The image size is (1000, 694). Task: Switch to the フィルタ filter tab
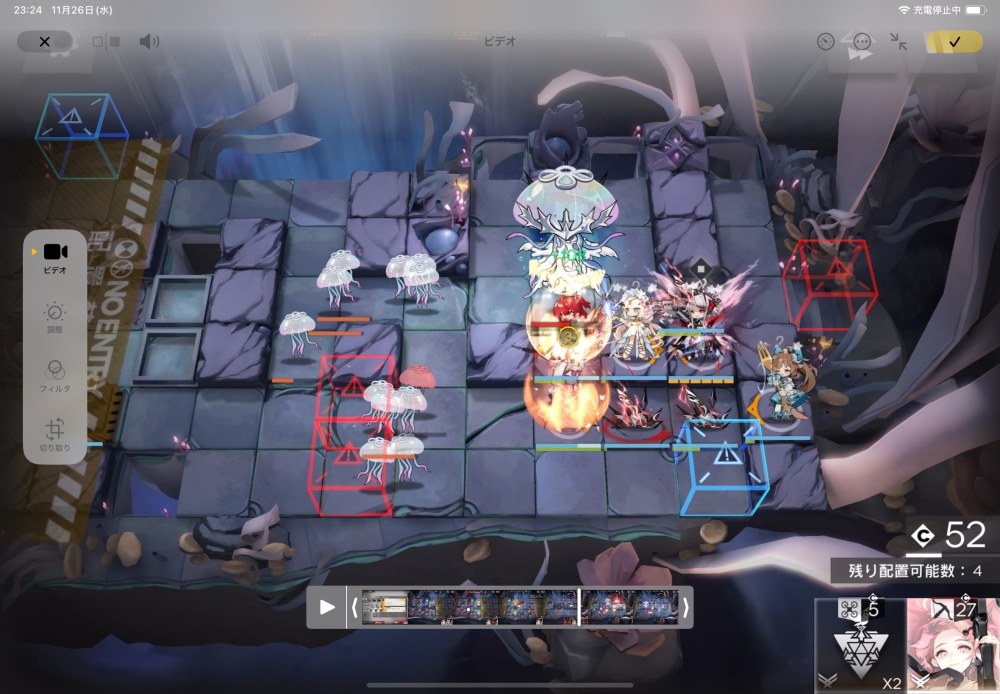pyautogui.click(x=56, y=375)
